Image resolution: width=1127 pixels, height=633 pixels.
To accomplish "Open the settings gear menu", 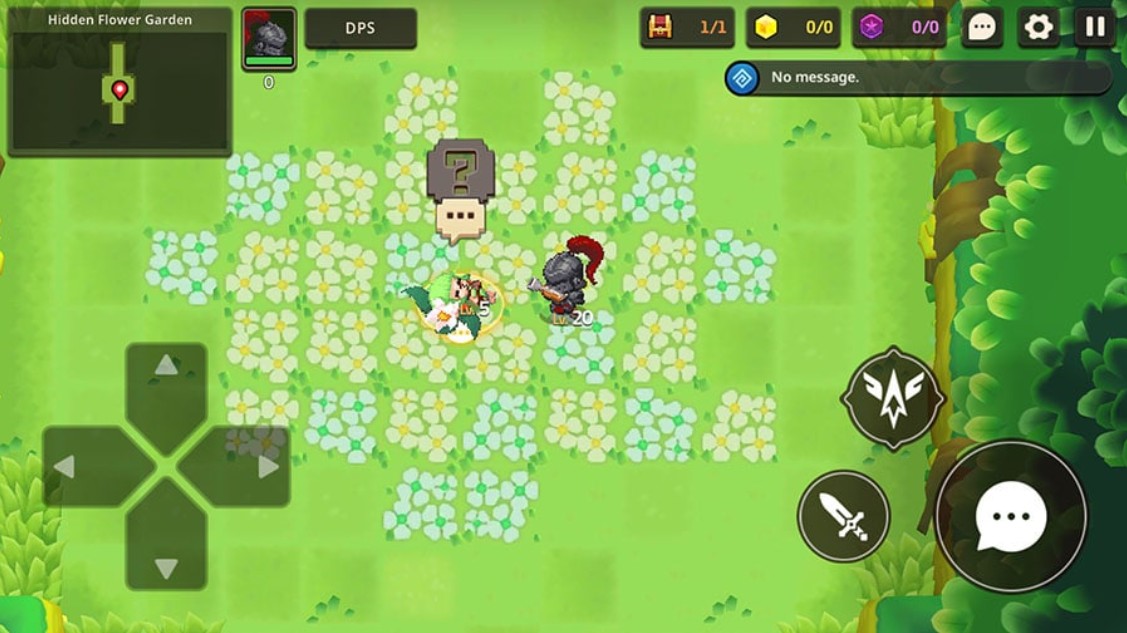I will 1039,28.
